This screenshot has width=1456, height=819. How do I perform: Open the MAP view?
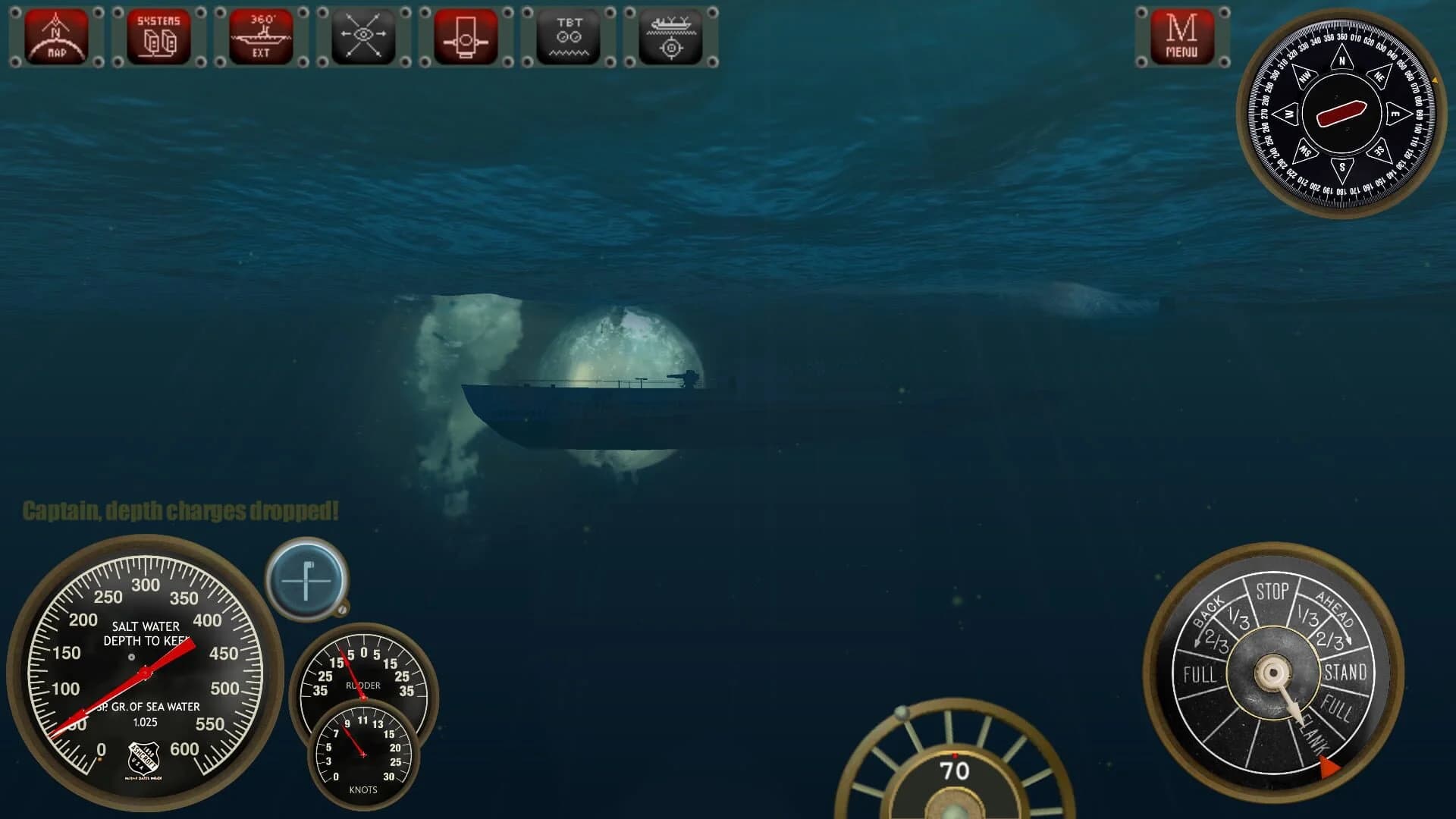coord(55,36)
